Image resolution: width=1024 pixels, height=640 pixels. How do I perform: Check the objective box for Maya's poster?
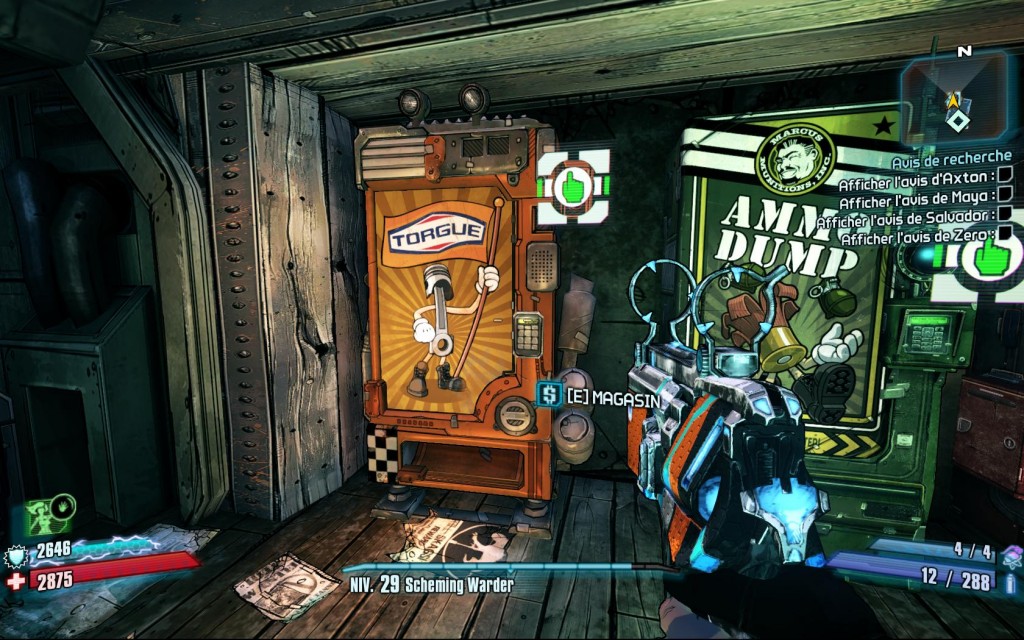point(1005,195)
